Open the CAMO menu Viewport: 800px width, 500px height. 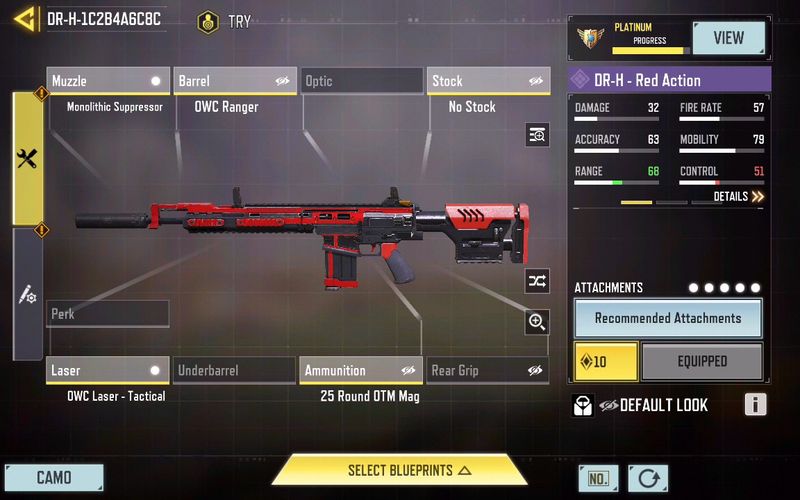pos(54,477)
